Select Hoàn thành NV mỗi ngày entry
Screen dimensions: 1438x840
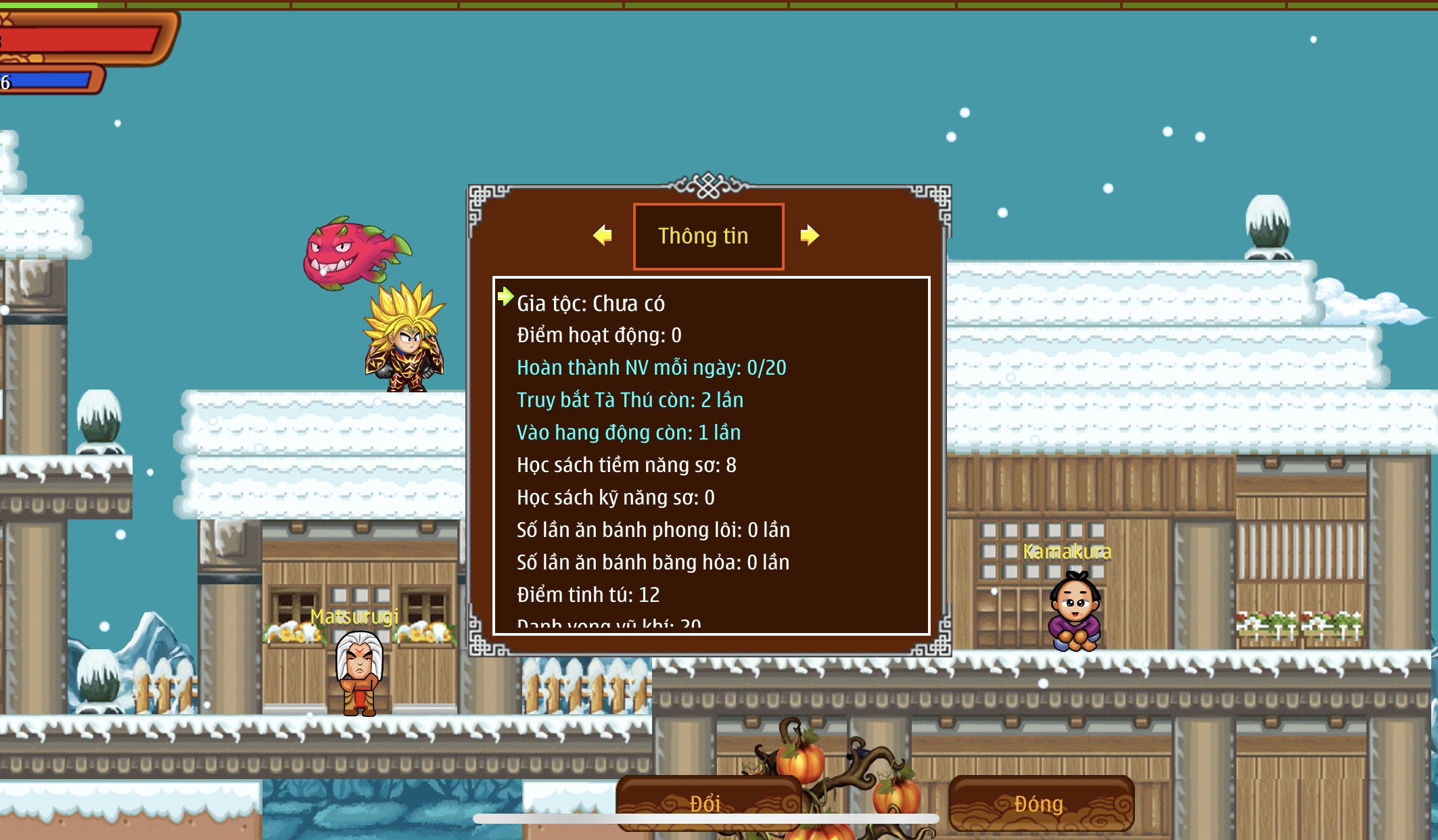pos(651,368)
